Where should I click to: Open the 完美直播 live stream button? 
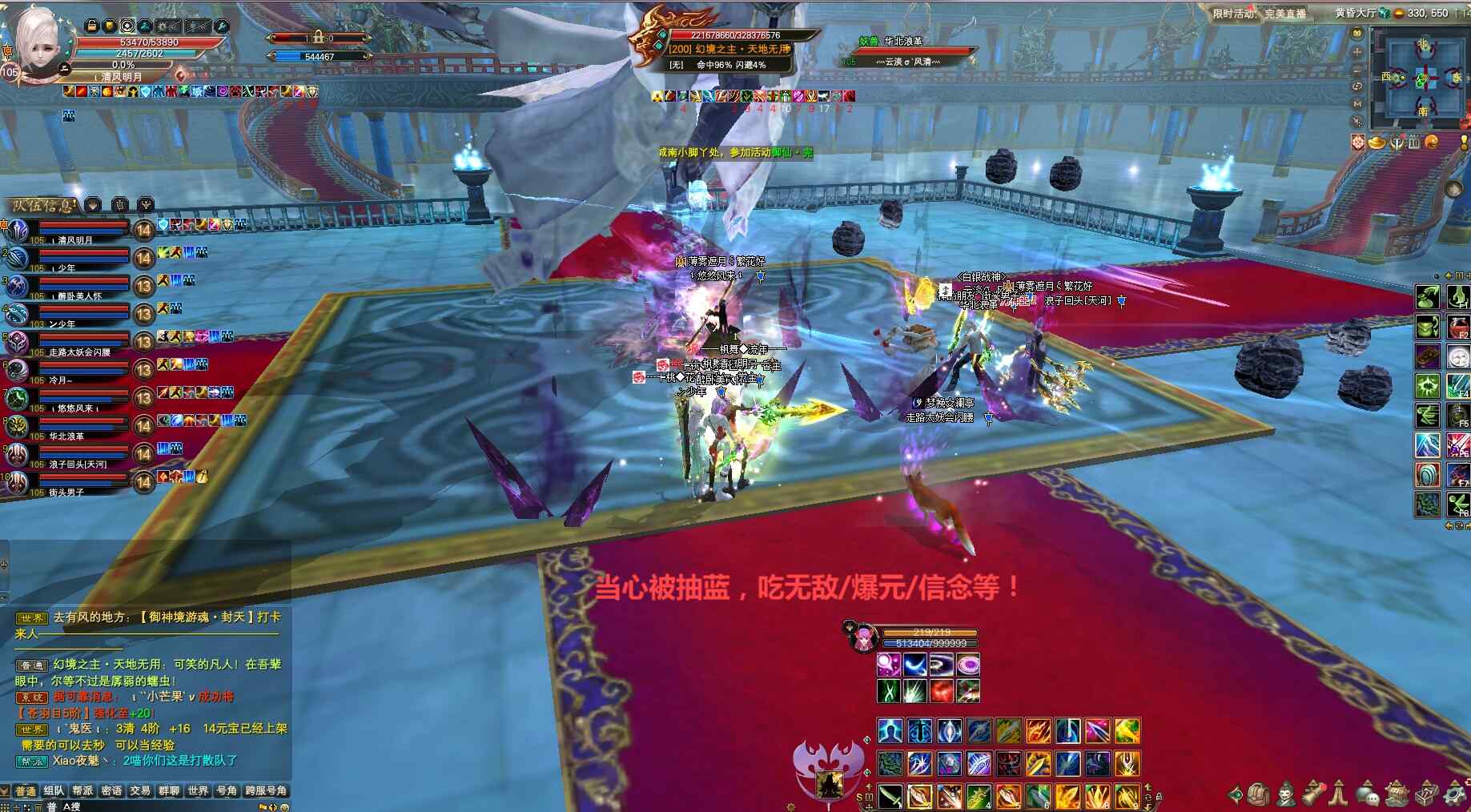click(x=1284, y=13)
